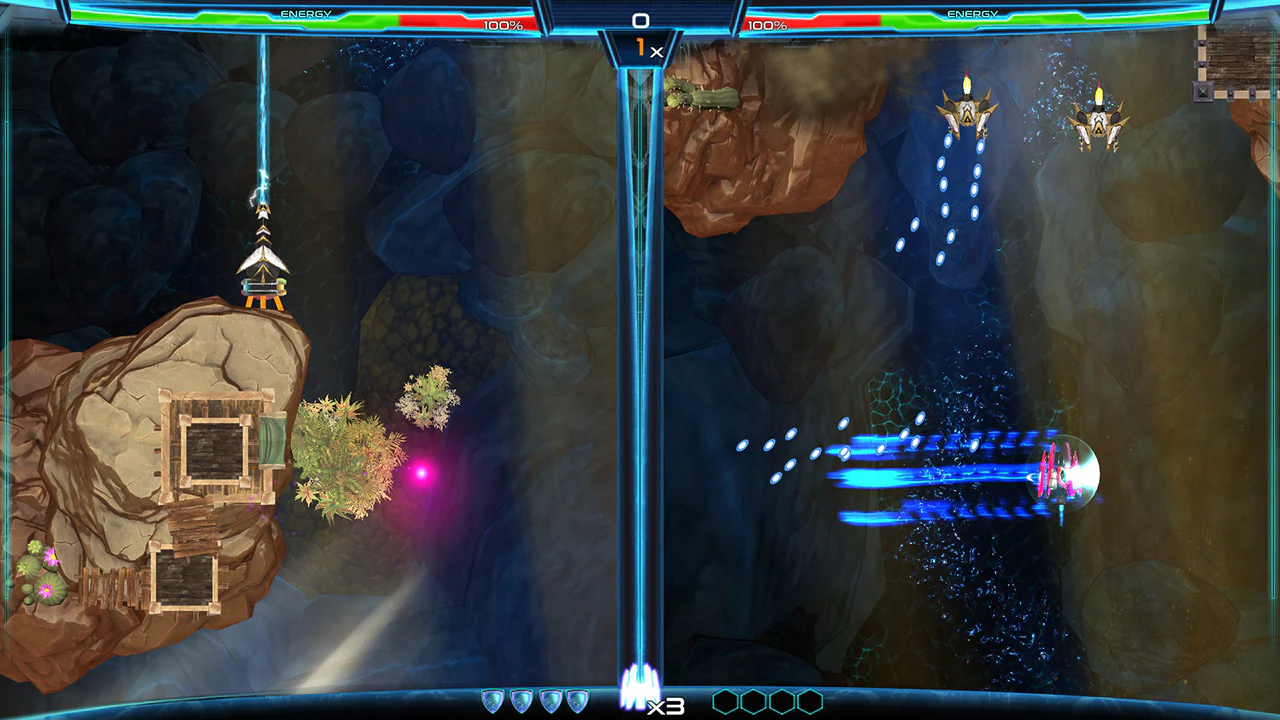Expand the score multiplier panel showing 1x
Image resolution: width=1280 pixels, height=720 pixels.
[x=645, y=46]
